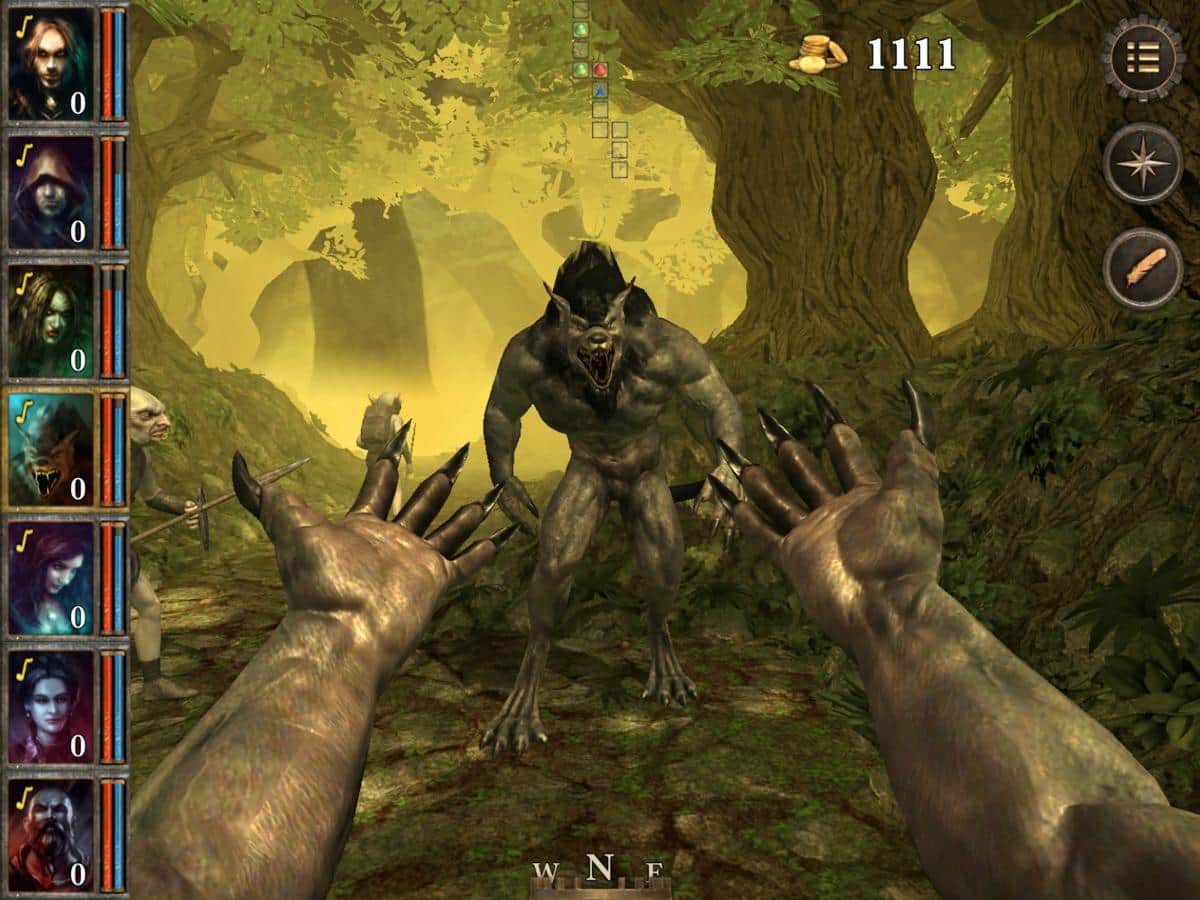This screenshot has width=1200, height=900.
Task: Open the feather quill journal
Action: coord(1143,268)
